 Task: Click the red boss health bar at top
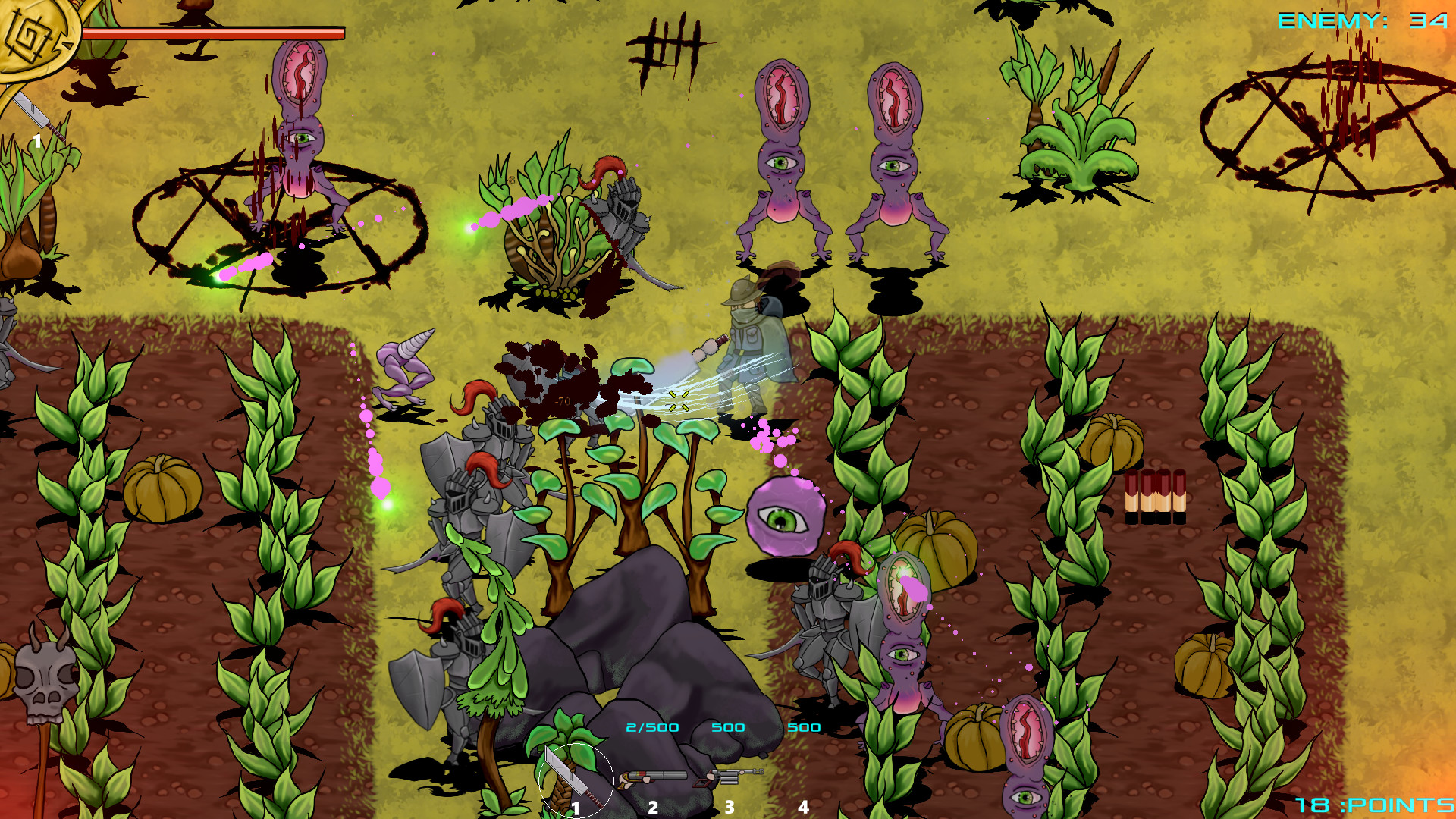click(x=211, y=30)
